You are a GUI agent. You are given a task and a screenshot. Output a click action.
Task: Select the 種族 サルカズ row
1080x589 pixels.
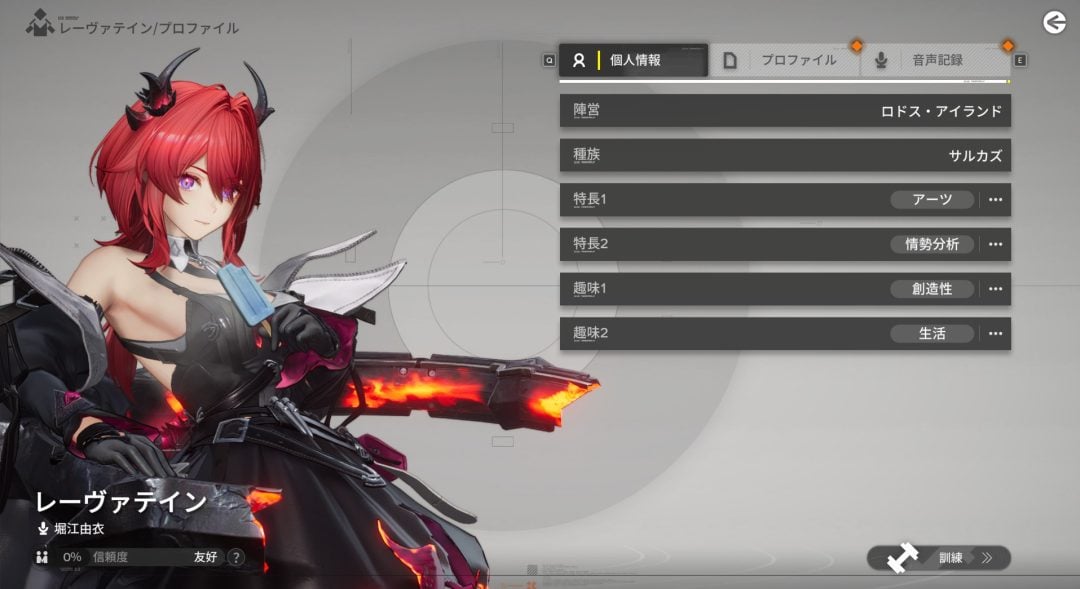point(785,155)
